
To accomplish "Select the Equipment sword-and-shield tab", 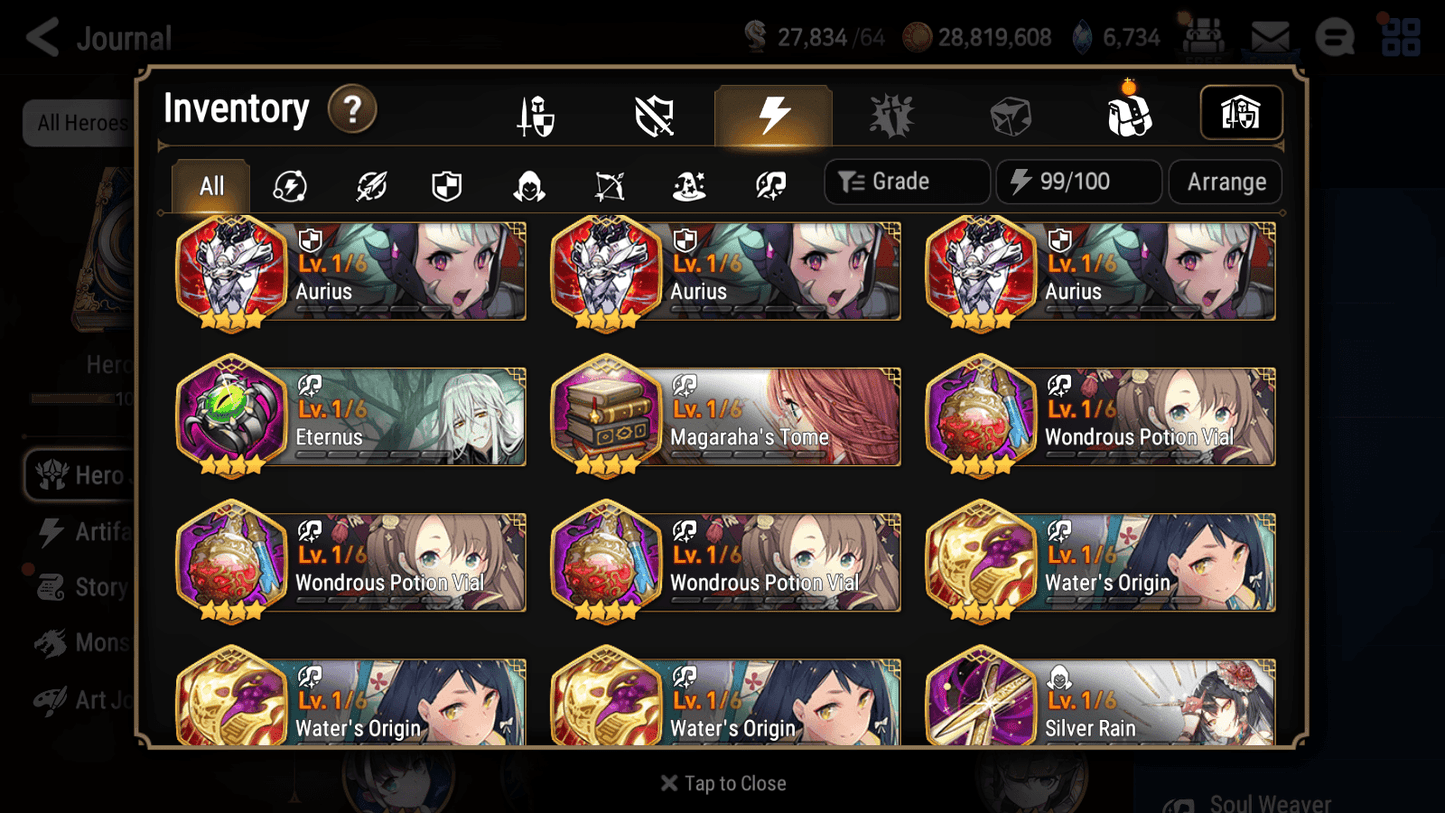I will tap(536, 113).
